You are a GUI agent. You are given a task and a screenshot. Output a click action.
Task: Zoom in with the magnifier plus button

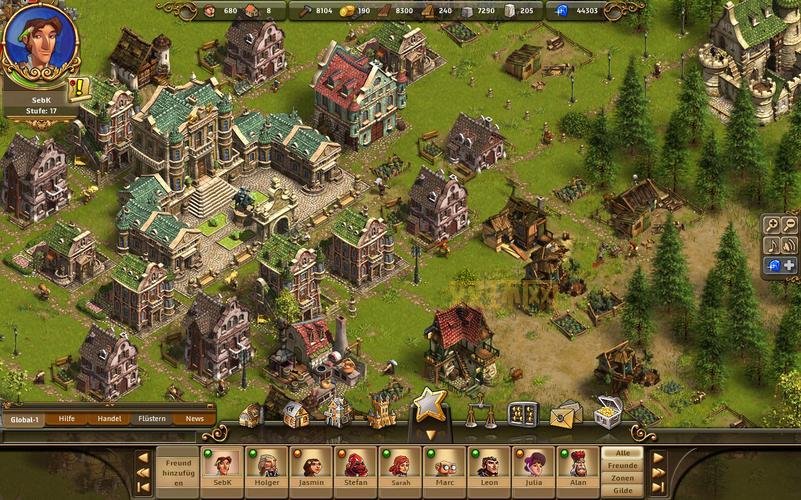772,224
